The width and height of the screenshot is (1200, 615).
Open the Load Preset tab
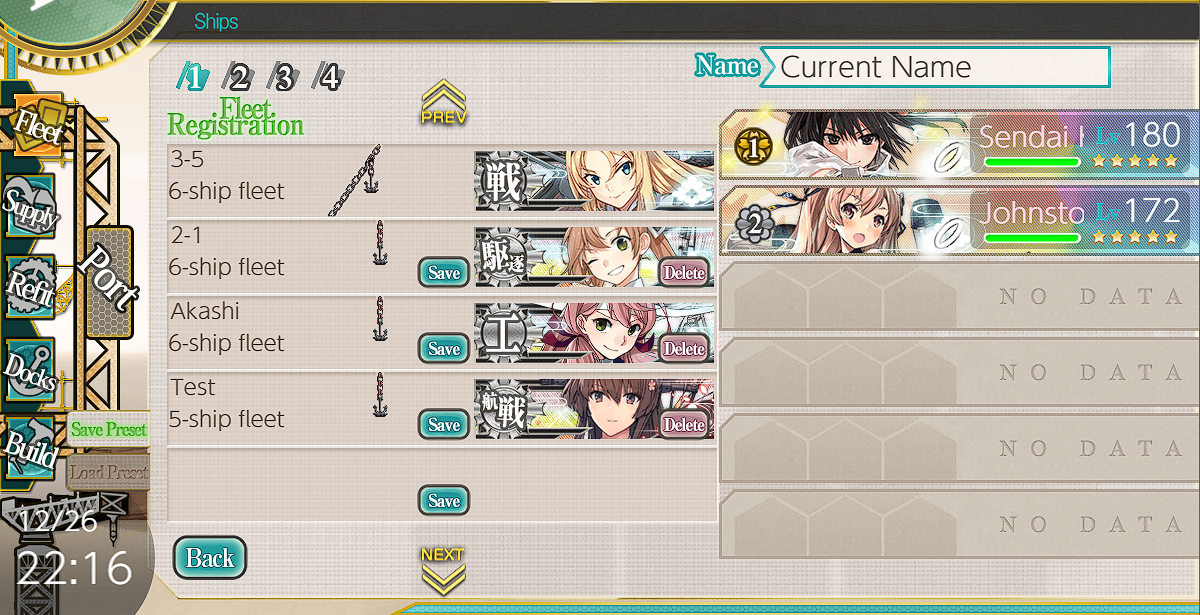[x=108, y=472]
